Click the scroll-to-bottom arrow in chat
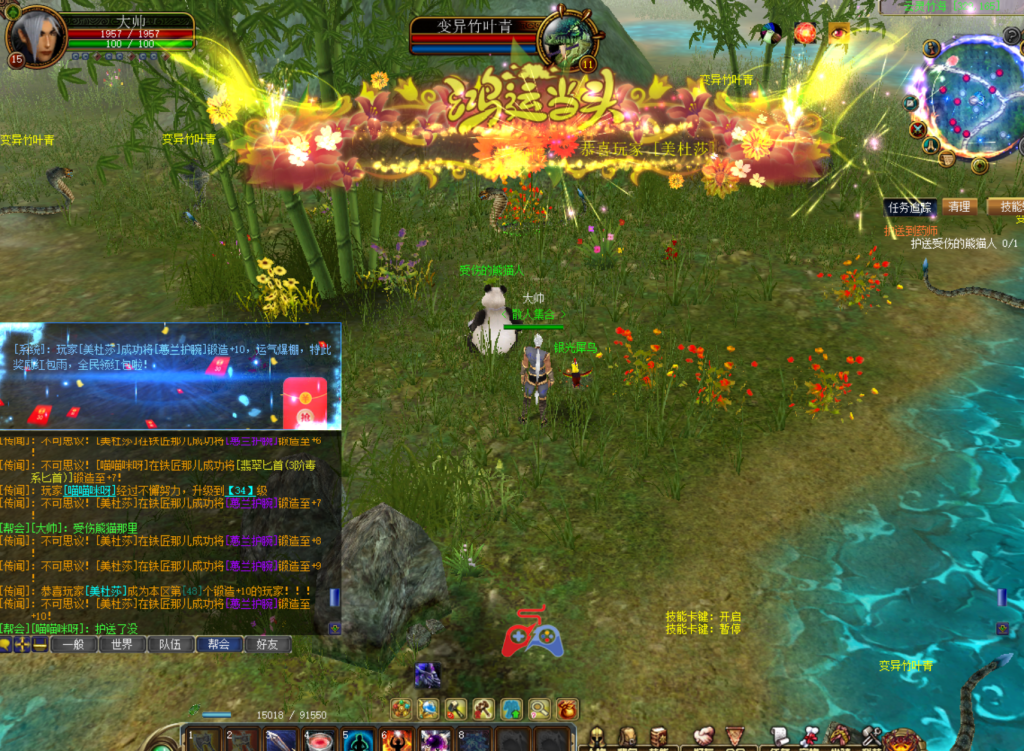The width and height of the screenshot is (1024, 751). point(335,628)
